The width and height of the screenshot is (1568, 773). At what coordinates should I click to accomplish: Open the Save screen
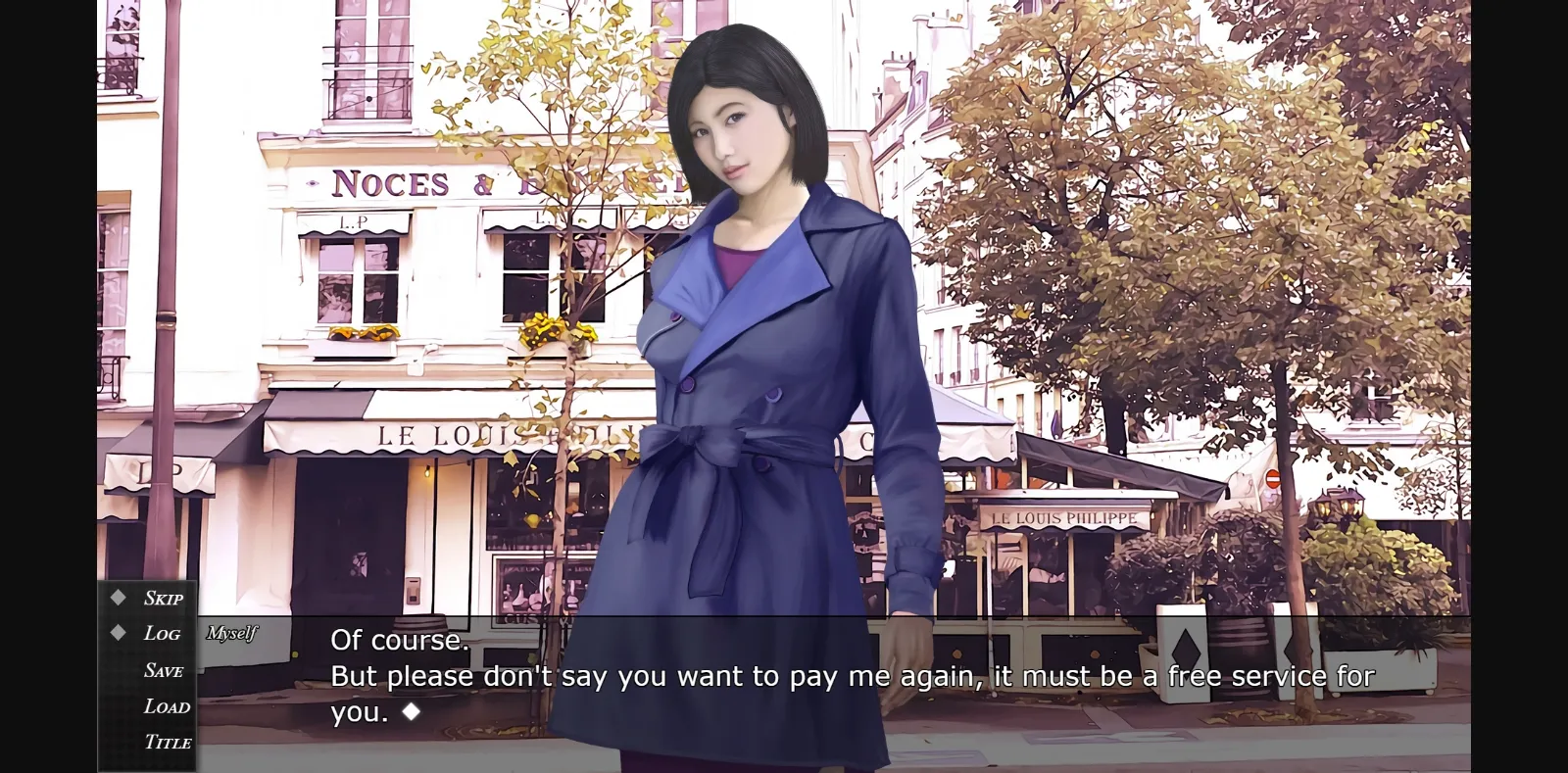(164, 669)
